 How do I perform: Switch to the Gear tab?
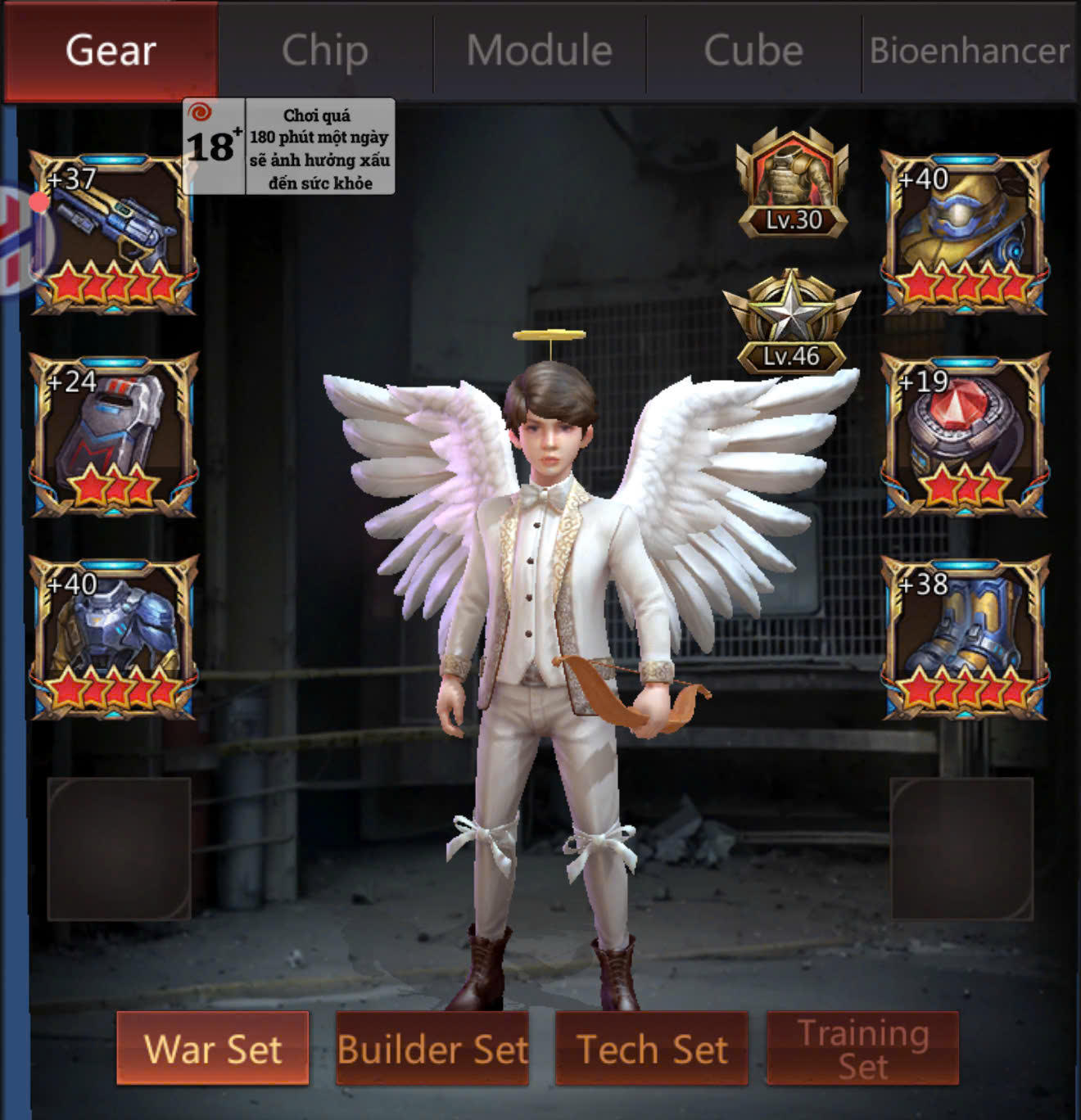[x=111, y=51]
